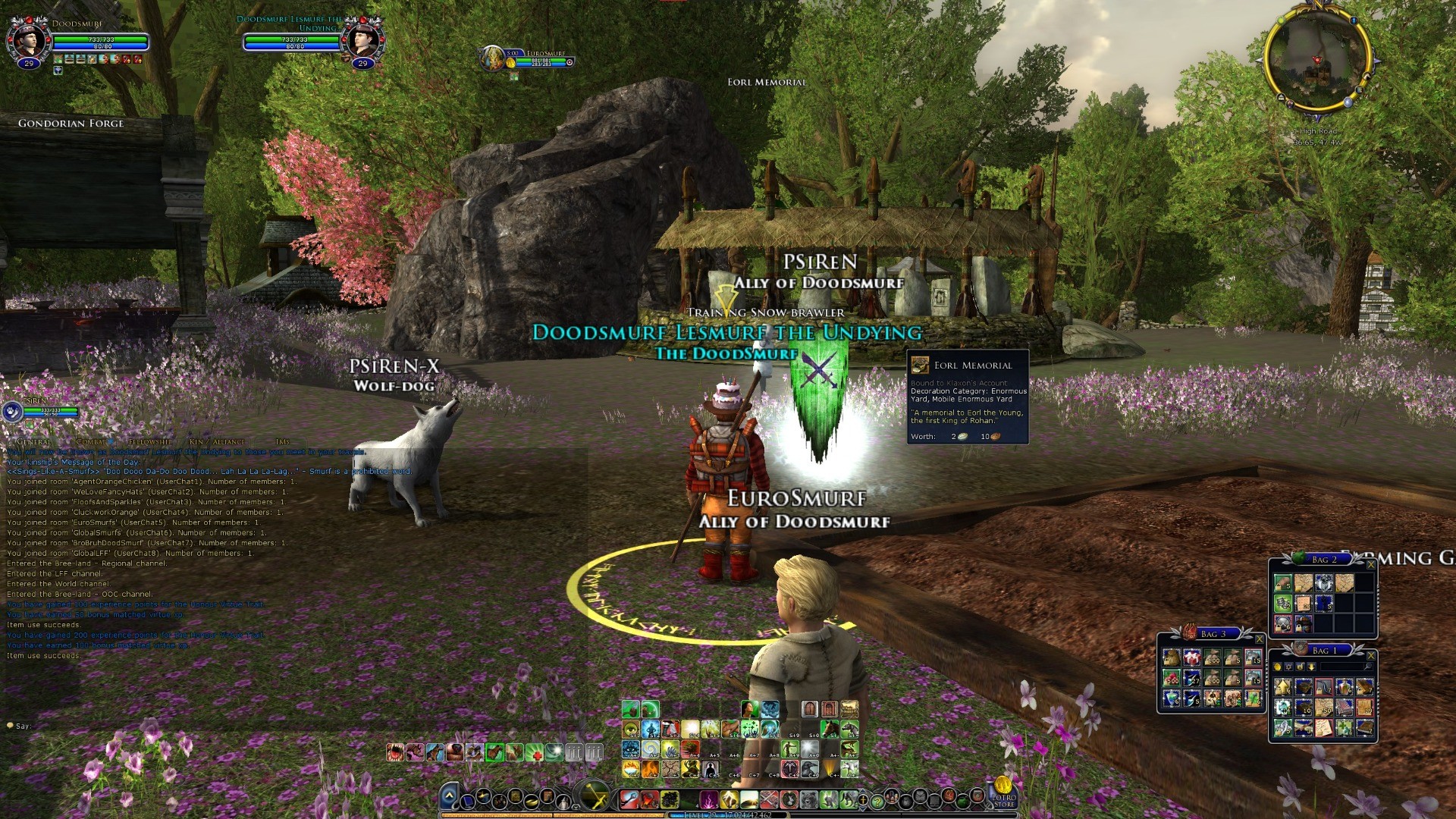Close the Bag 1 window
Image resolution: width=1456 pixels, height=819 pixels.
click(1370, 656)
